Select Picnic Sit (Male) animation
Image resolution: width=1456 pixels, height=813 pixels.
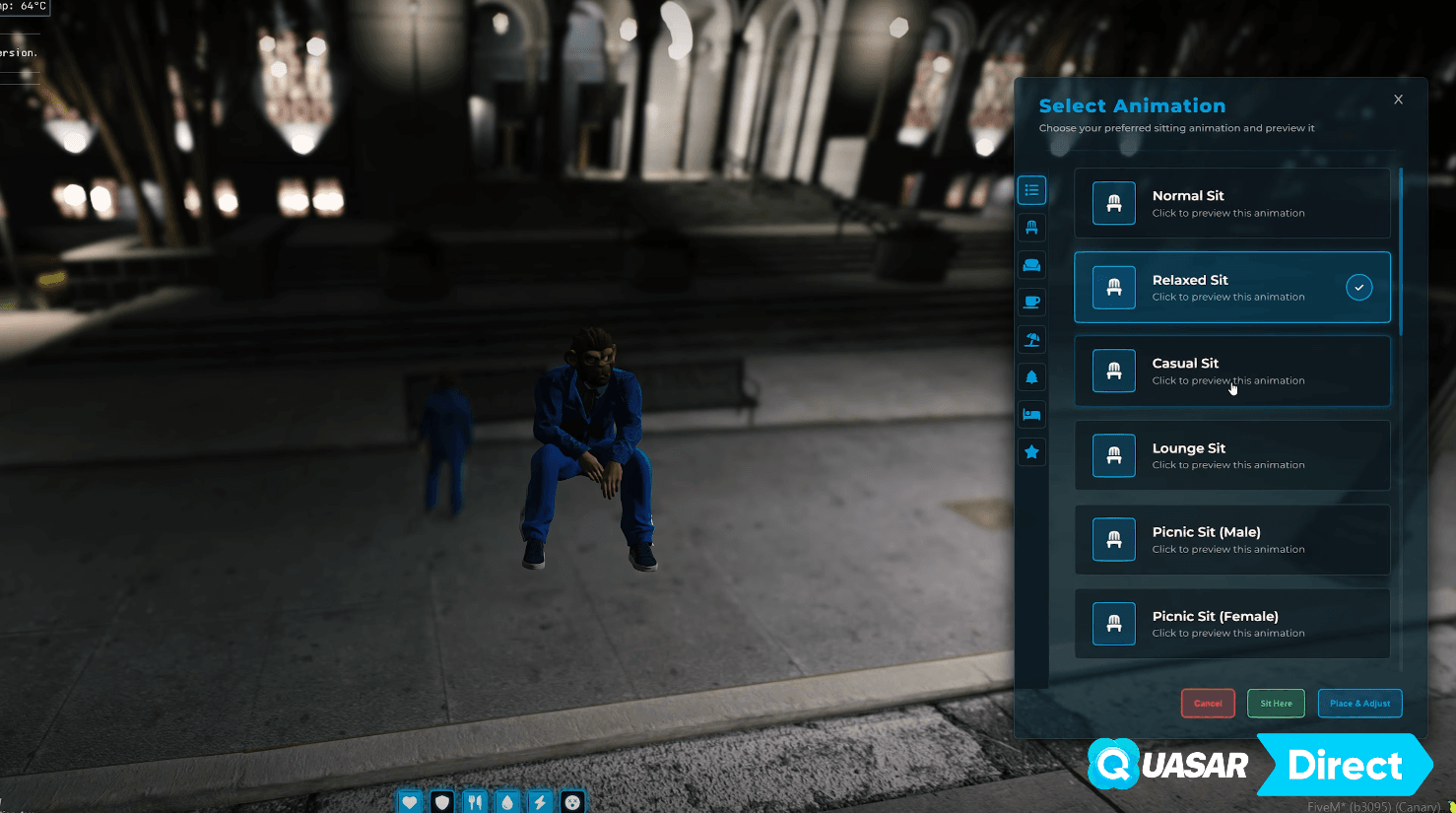[1231, 540]
